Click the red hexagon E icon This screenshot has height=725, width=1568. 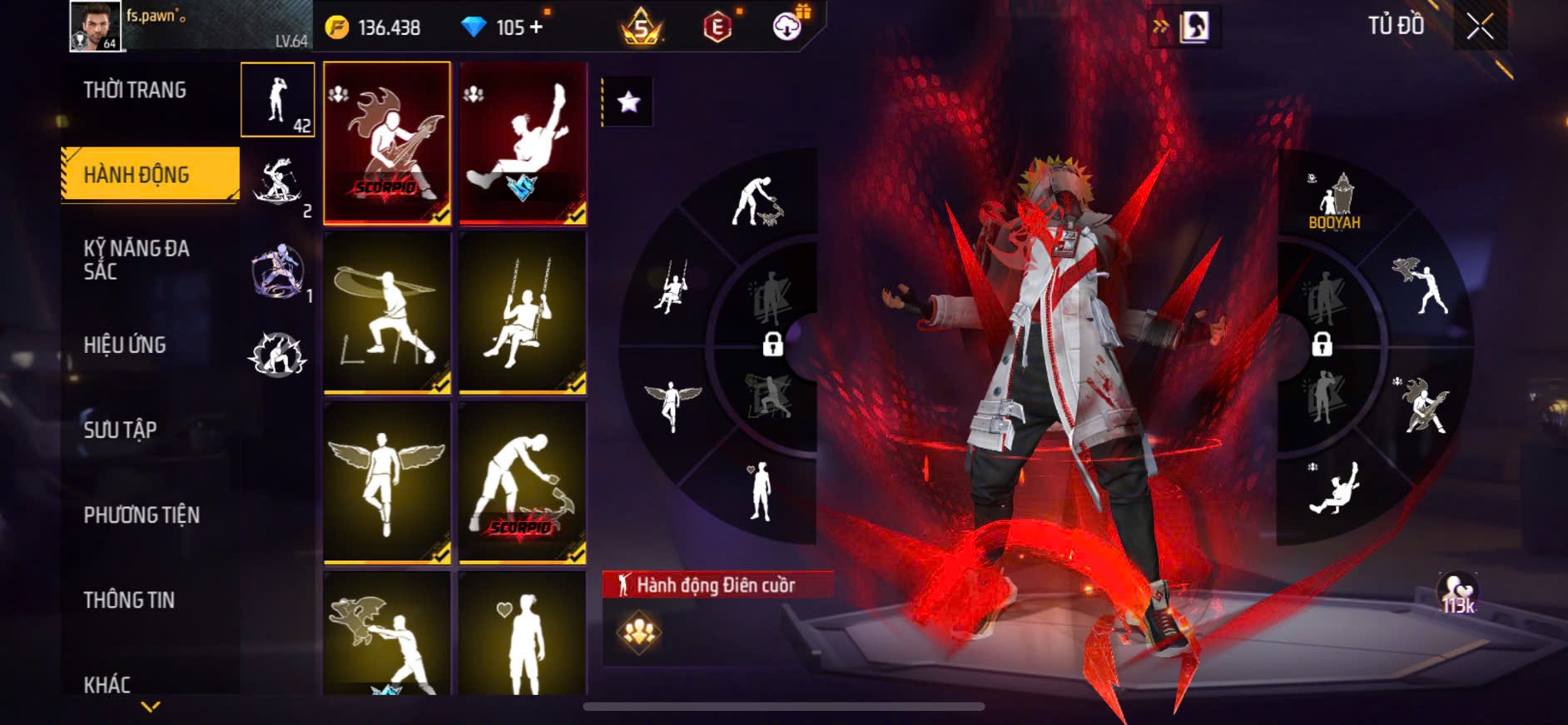click(717, 27)
